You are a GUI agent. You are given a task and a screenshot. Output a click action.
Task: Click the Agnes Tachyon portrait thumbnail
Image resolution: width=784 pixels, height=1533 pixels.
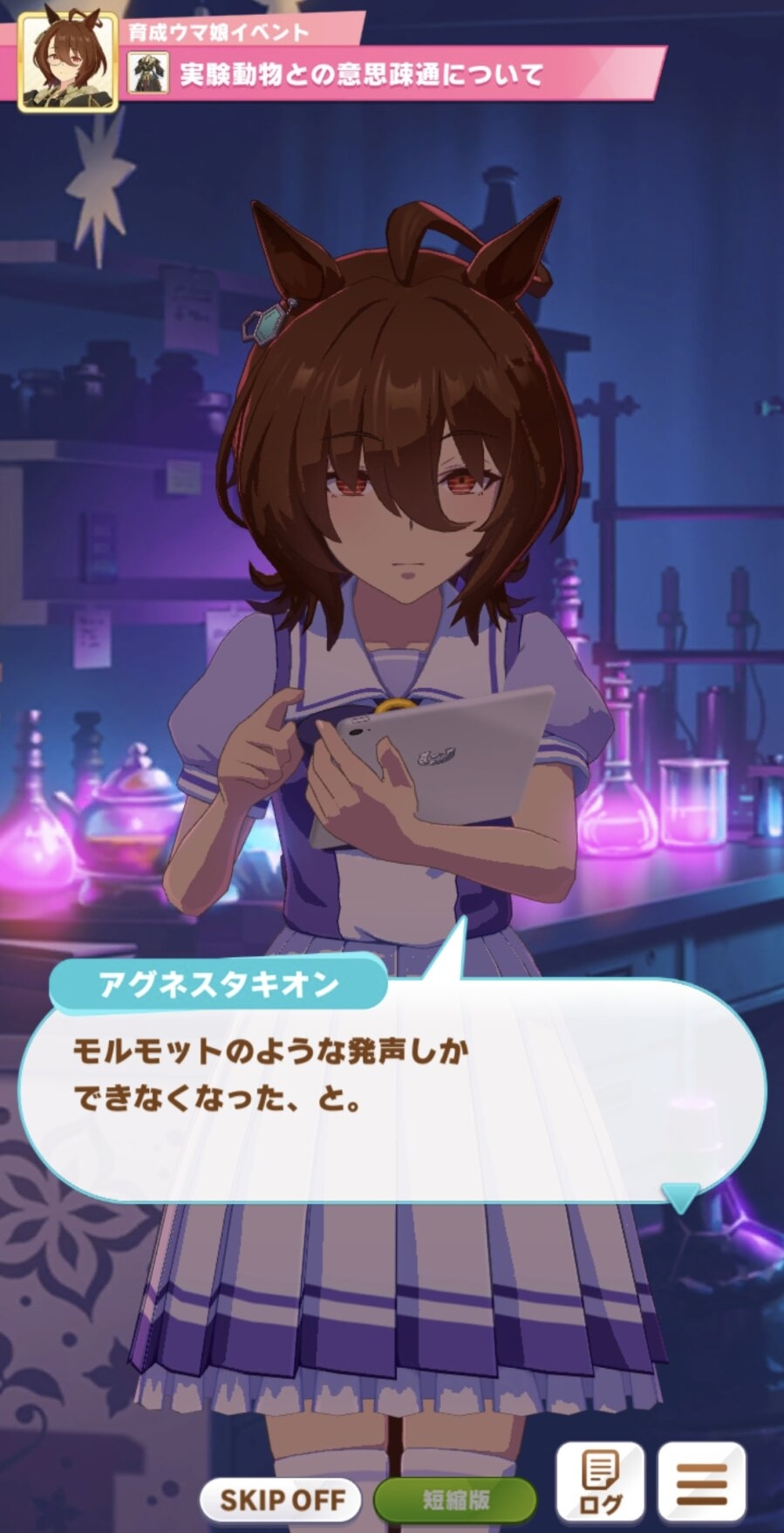point(68,63)
